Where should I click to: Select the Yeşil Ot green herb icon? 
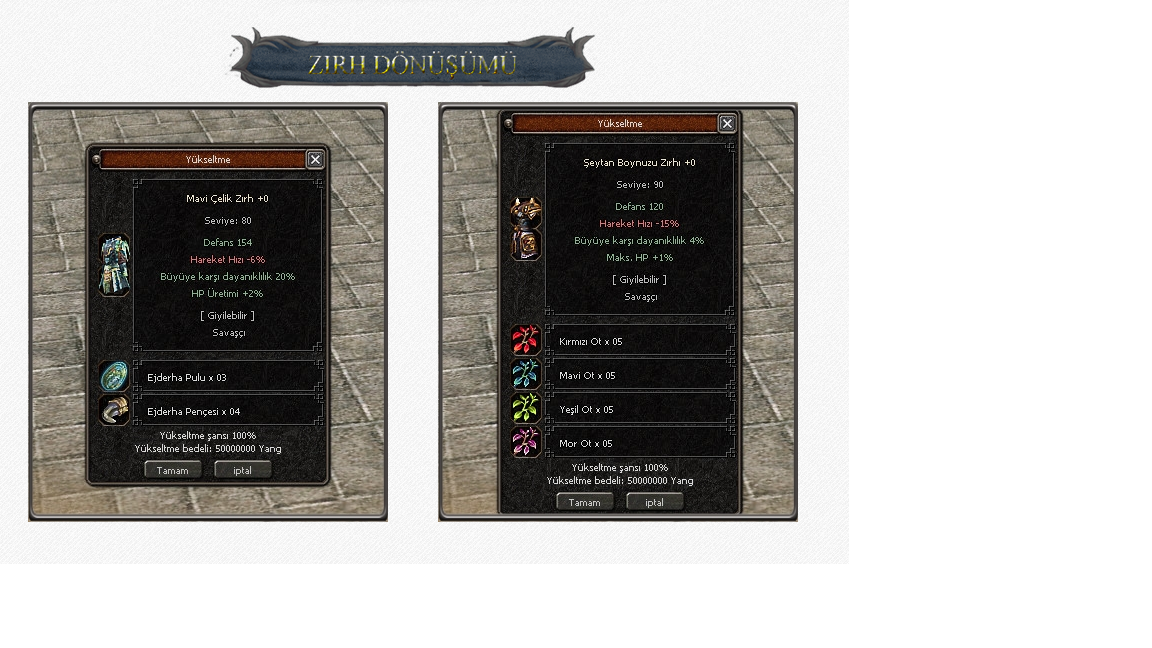(526, 408)
